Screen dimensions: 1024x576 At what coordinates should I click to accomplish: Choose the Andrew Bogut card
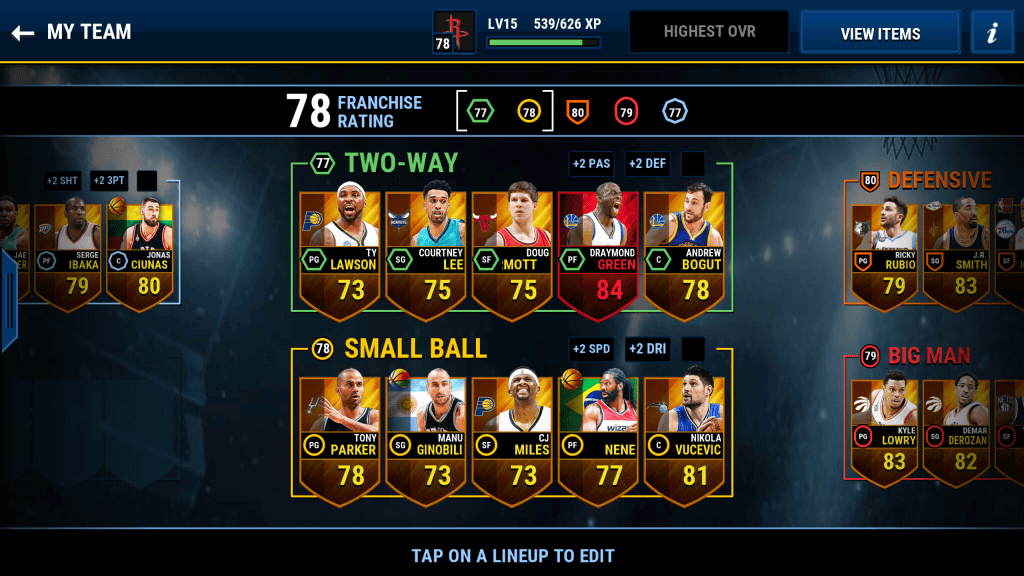point(685,250)
